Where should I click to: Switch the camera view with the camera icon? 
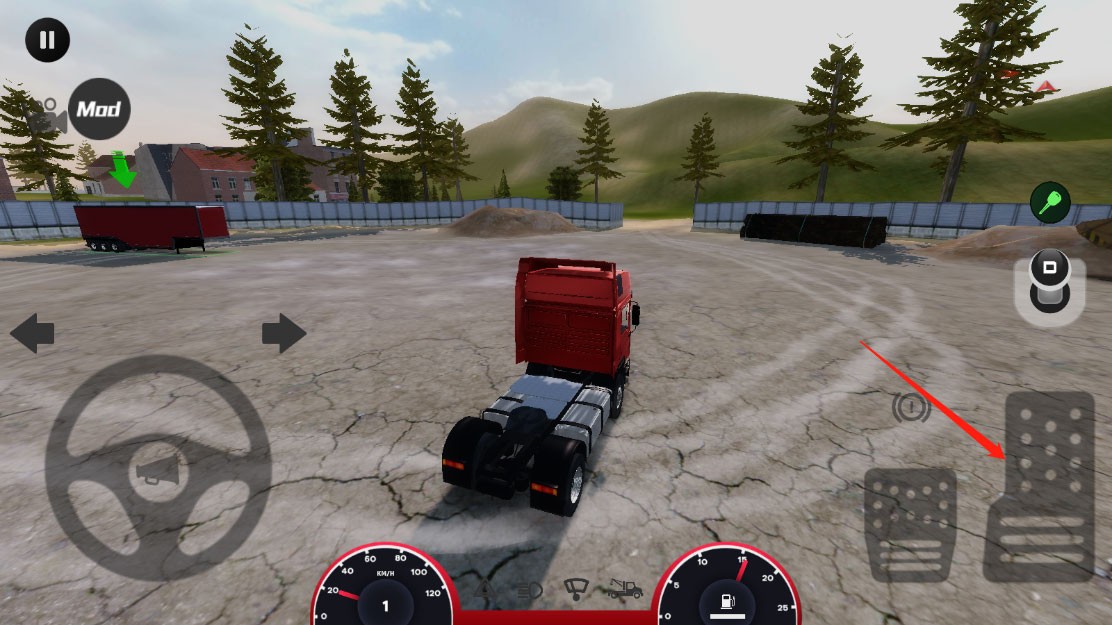click(47, 118)
